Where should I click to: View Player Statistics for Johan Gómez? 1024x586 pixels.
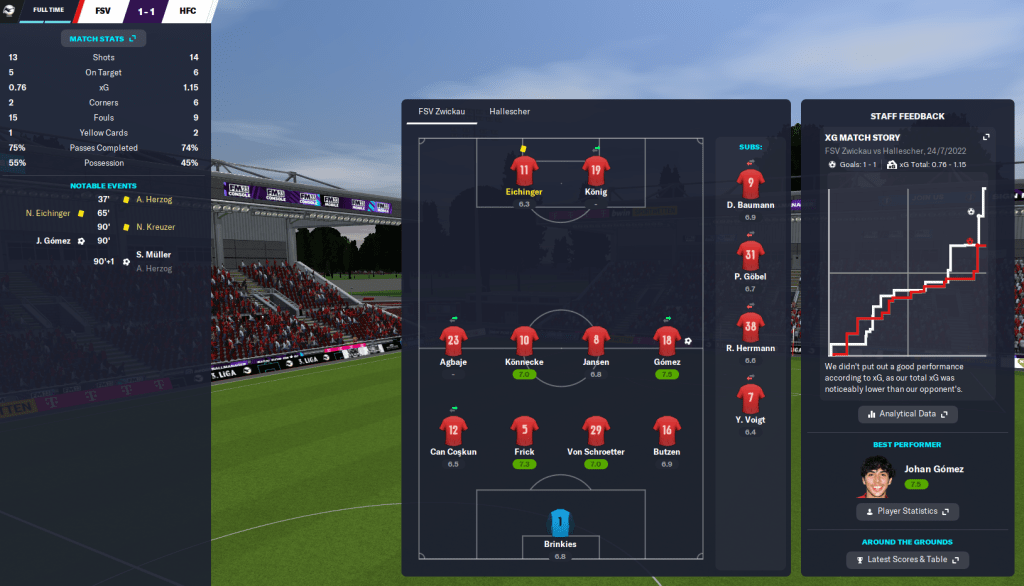pyautogui.click(x=908, y=511)
